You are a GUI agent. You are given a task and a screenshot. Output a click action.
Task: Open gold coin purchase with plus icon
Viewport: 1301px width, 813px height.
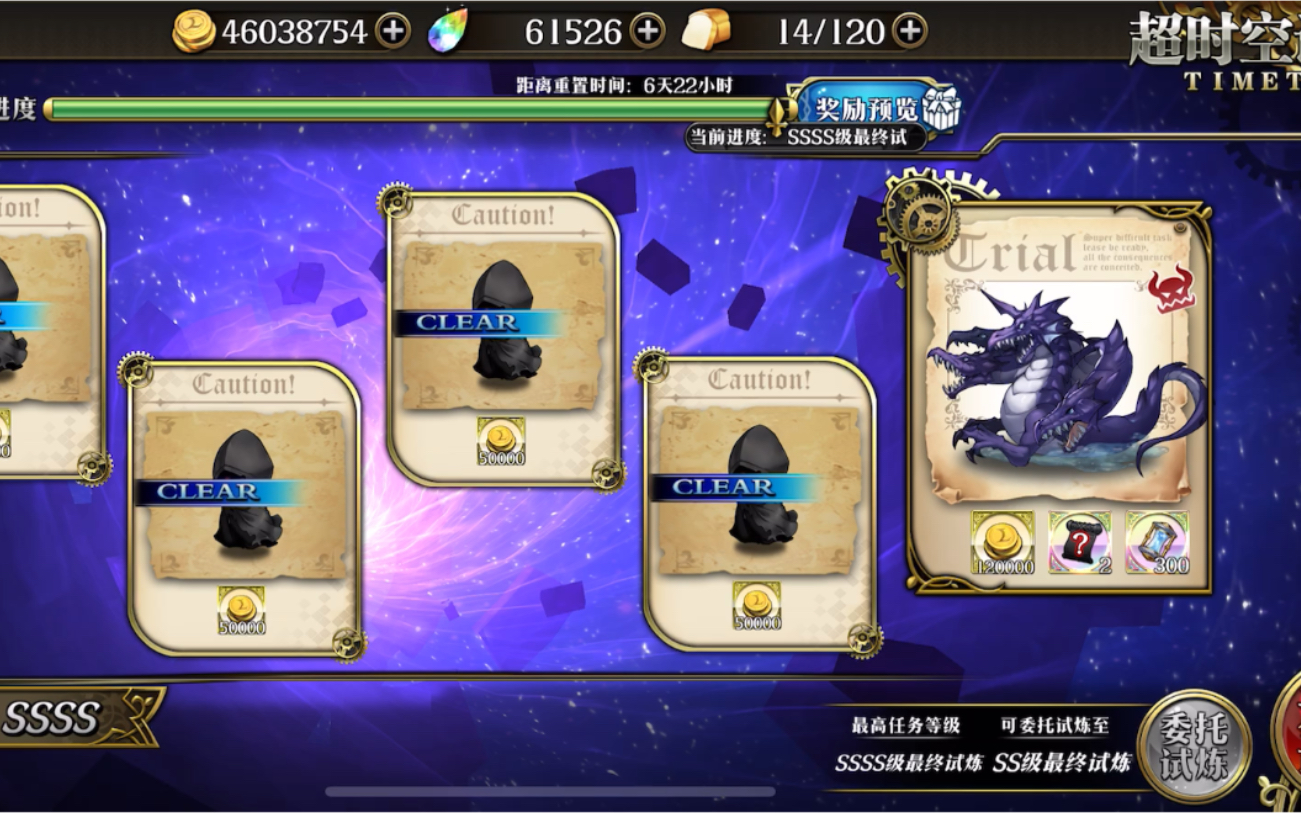(x=394, y=29)
